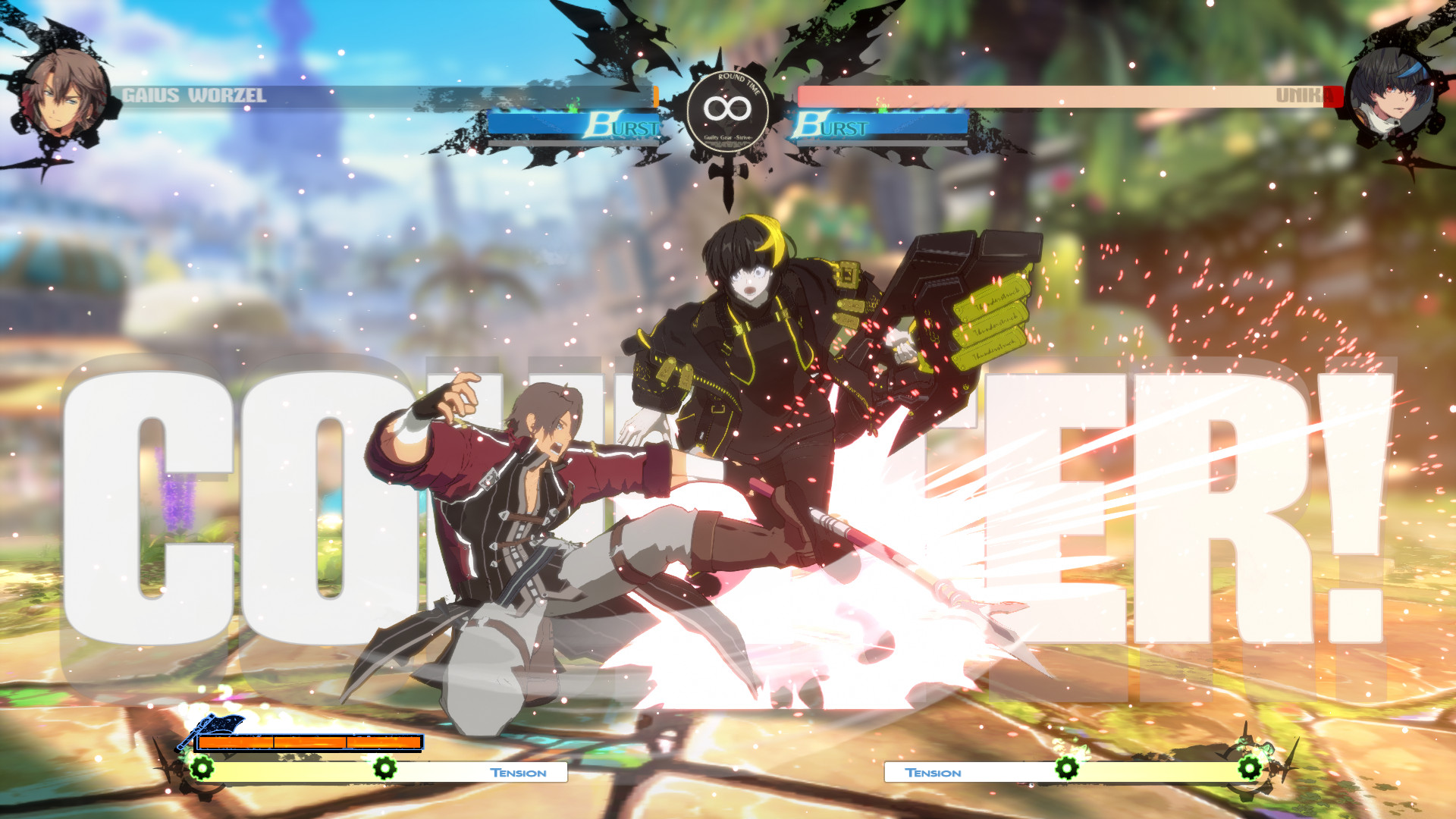Expand the right Tension label panel
Viewport: 1456px width, 819px height.
[x=934, y=773]
